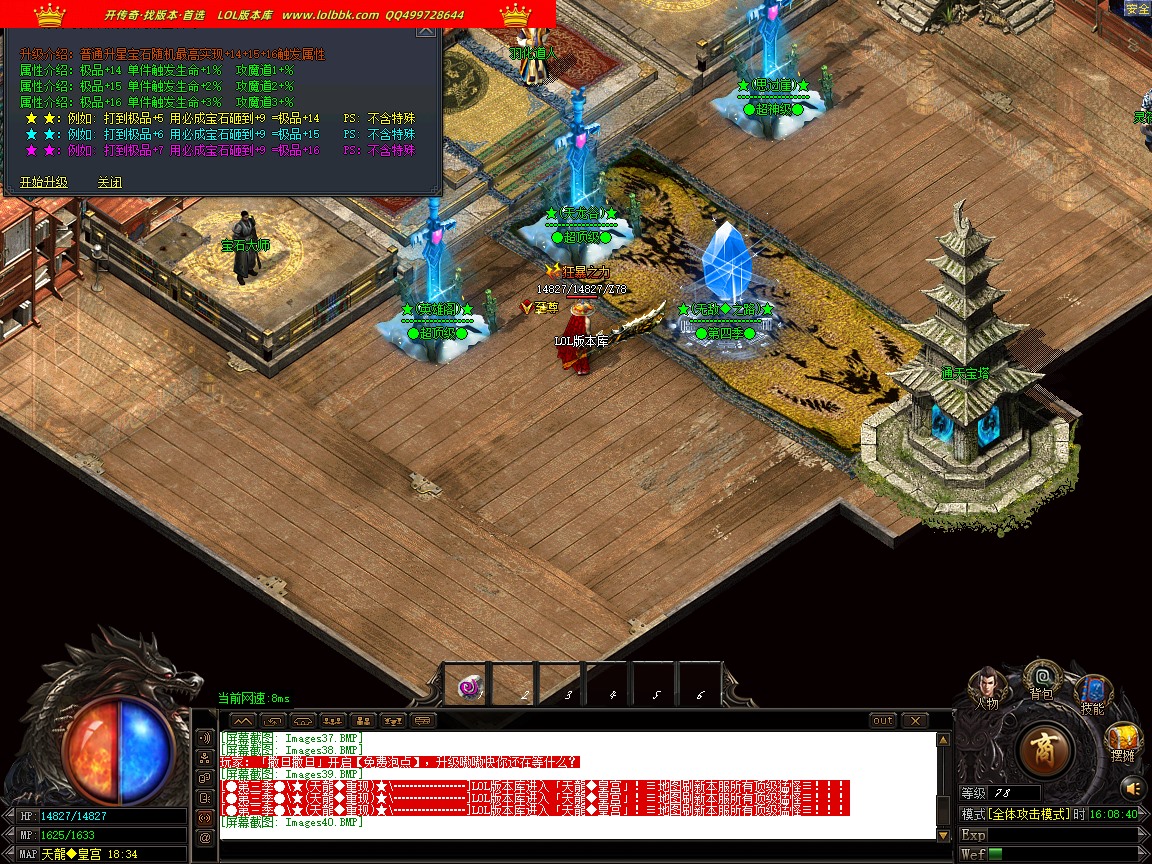Click the 开始升级 (start upgrade) link
This screenshot has height=864, width=1152.
(43, 182)
